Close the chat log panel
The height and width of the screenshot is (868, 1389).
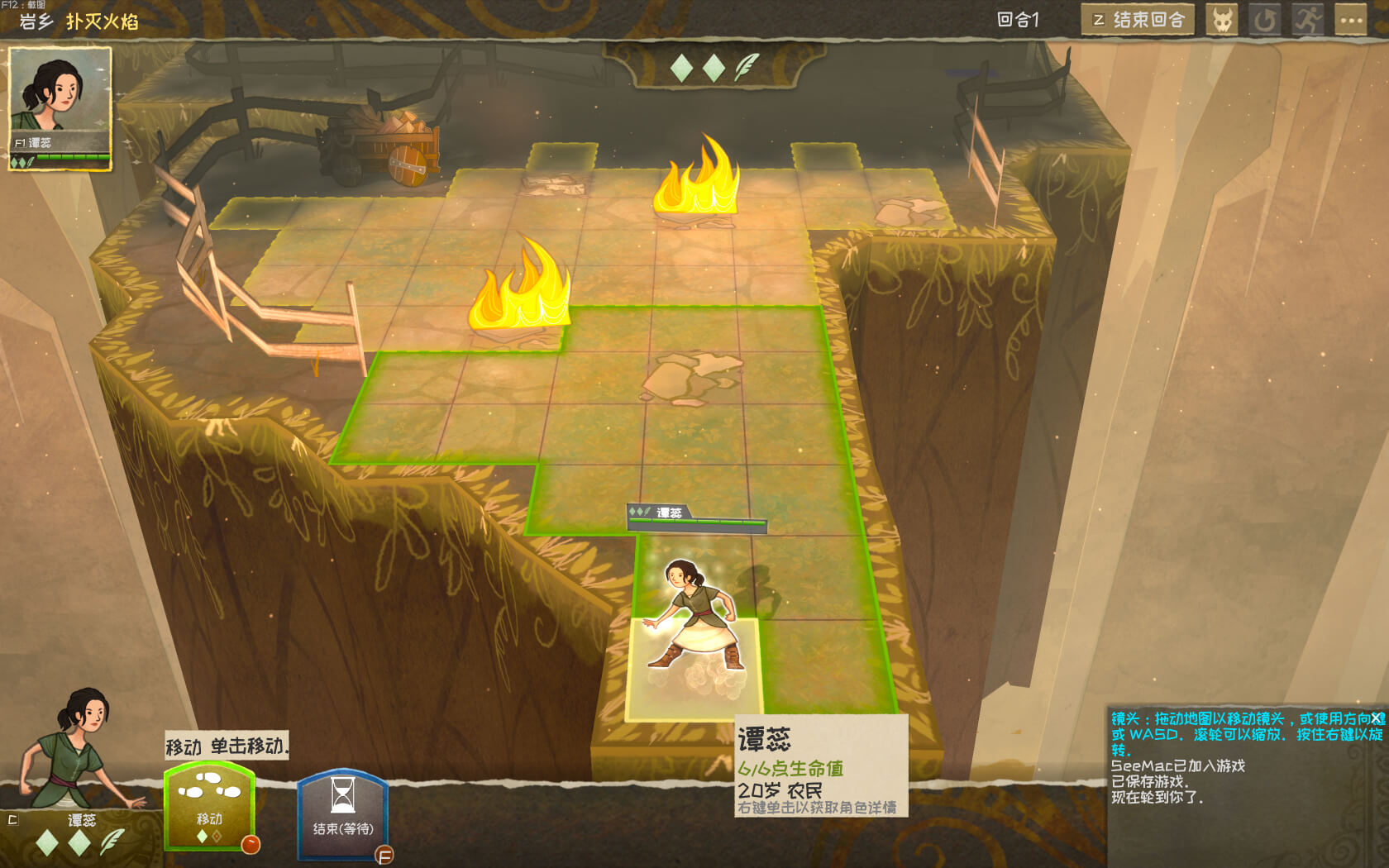click(1377, 719)
